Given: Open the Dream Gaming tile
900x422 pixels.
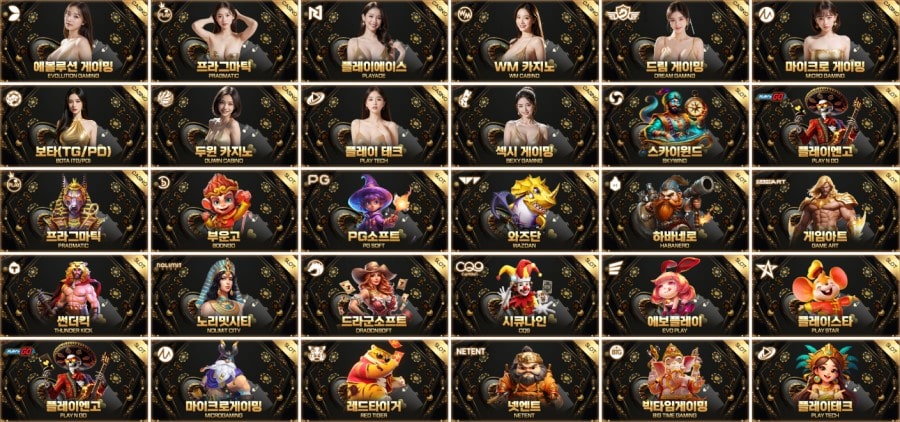Looking at the screenshot, I should click(675, 40).
